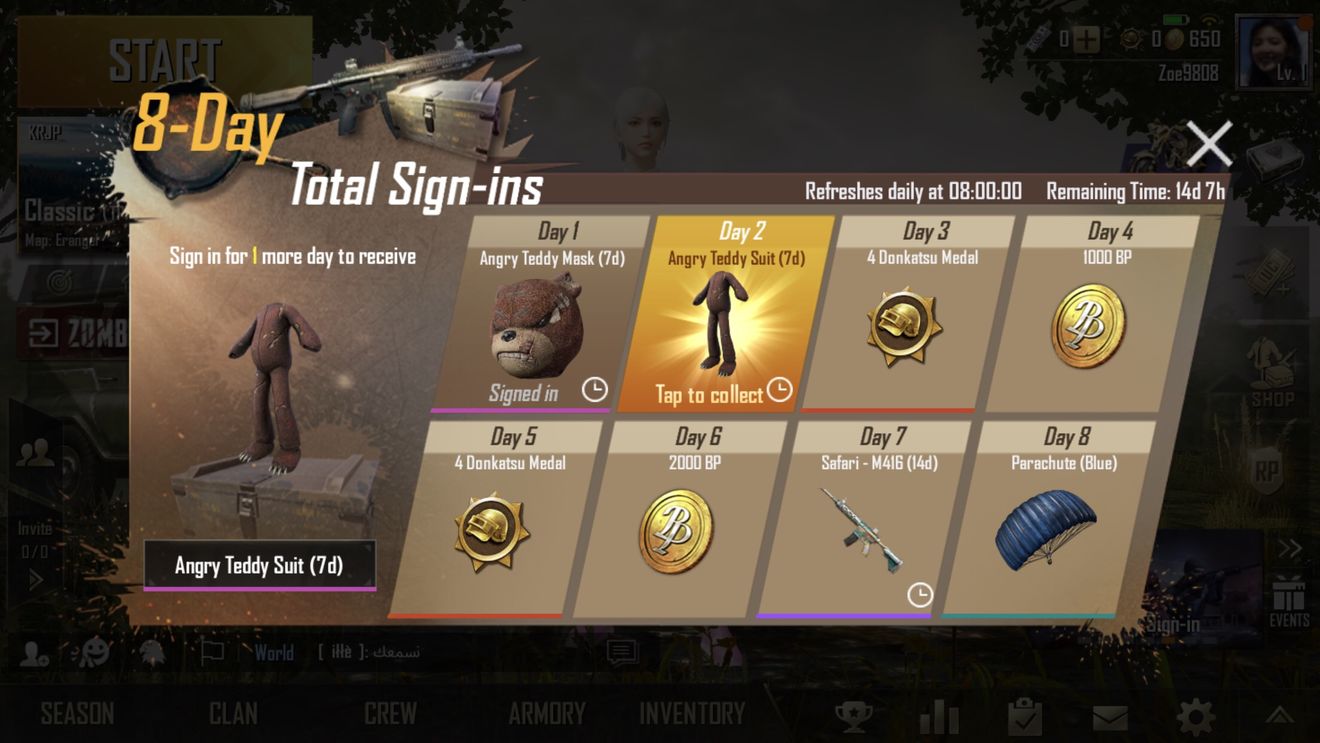1320x743 pixels.
Task: Open the Inventory menu
Action: (x=692, y=714)
